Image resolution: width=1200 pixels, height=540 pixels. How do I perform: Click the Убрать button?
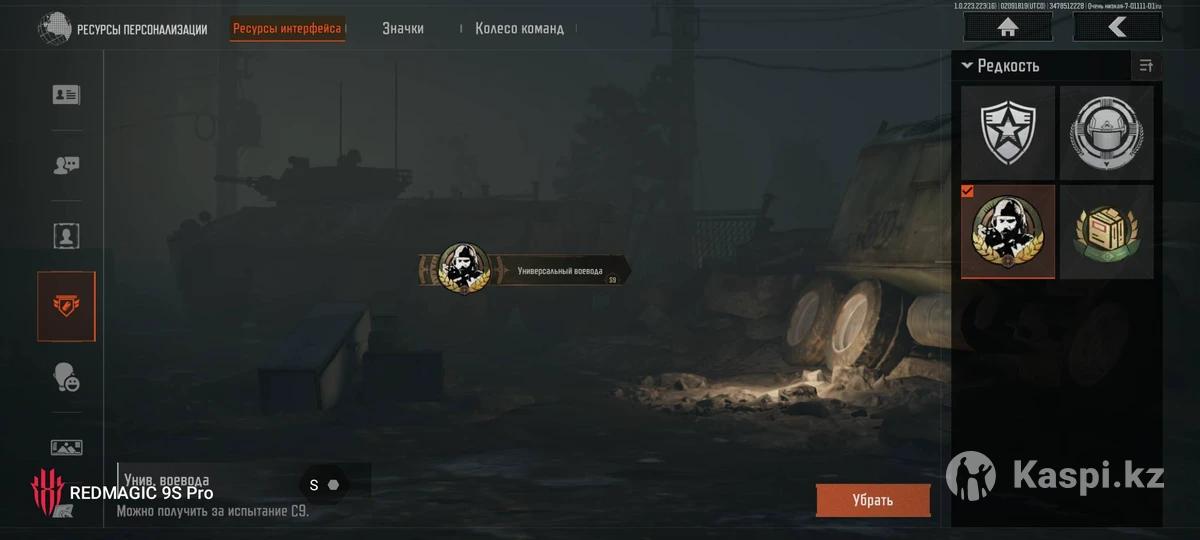point(872,500)
